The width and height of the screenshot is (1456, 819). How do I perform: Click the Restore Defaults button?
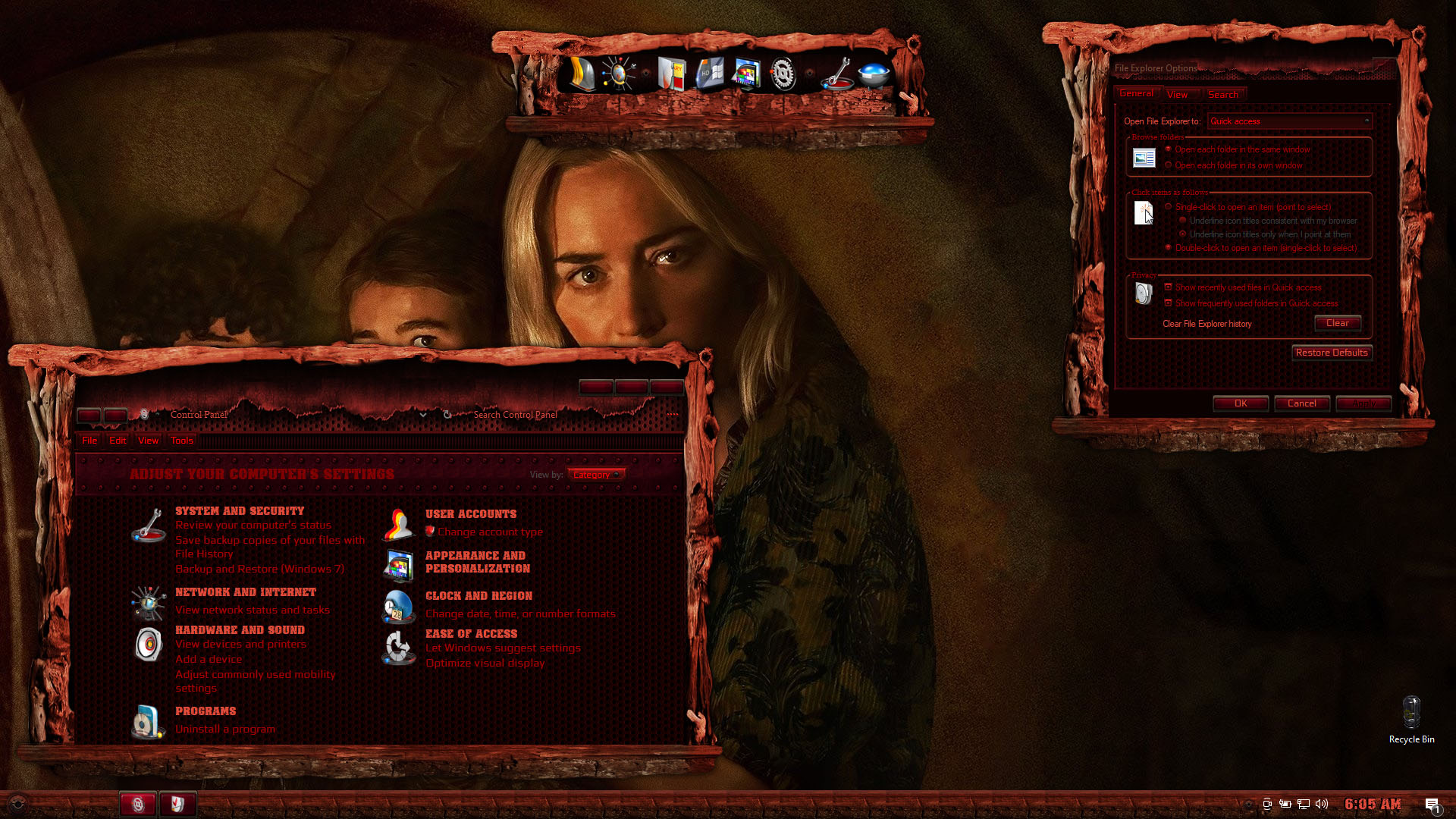1332,353
